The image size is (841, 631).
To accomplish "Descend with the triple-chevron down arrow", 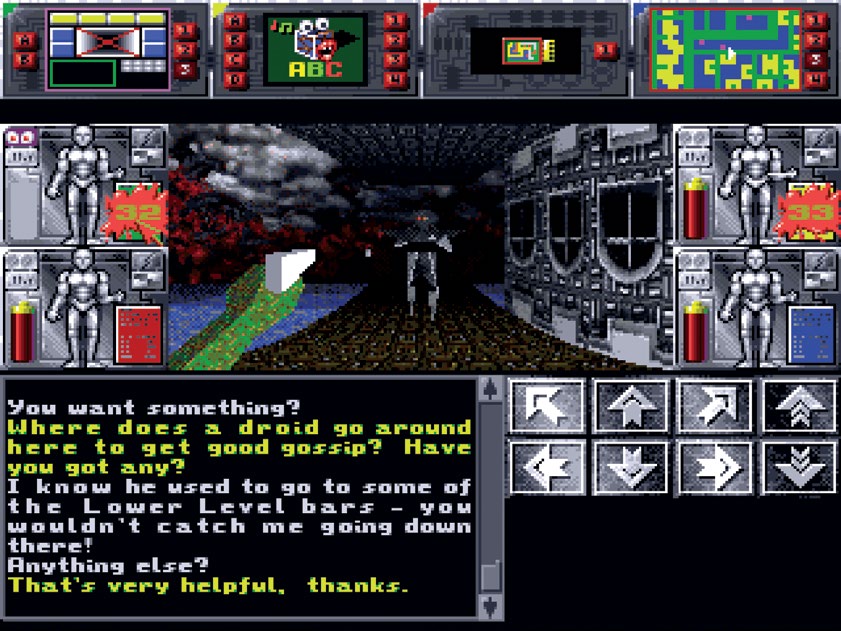I will pos(799,467).
